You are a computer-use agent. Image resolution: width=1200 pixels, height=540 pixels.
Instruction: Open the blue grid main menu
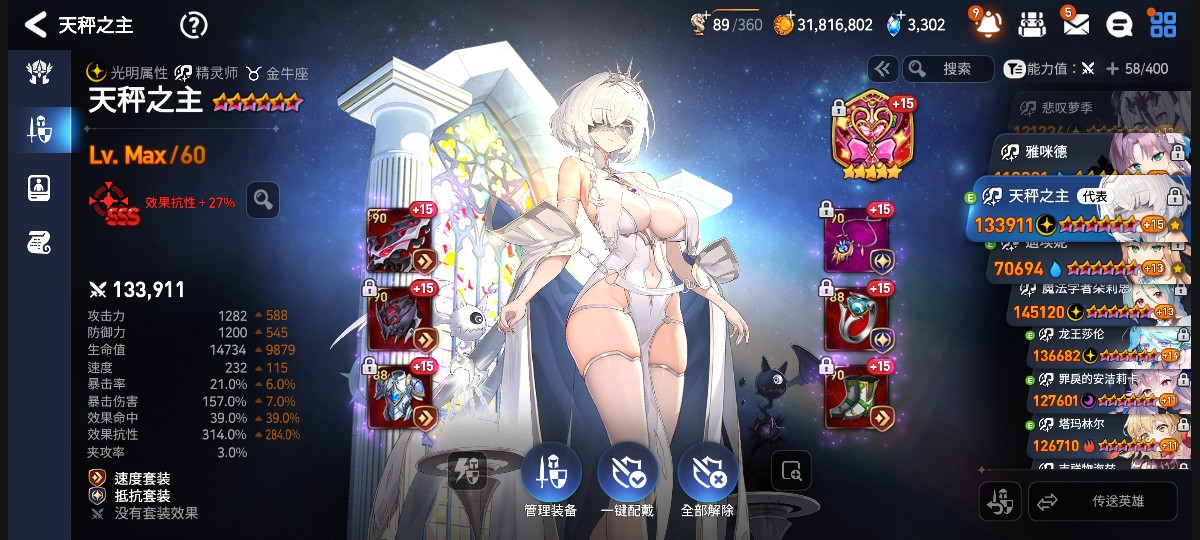pos(1163,25)
